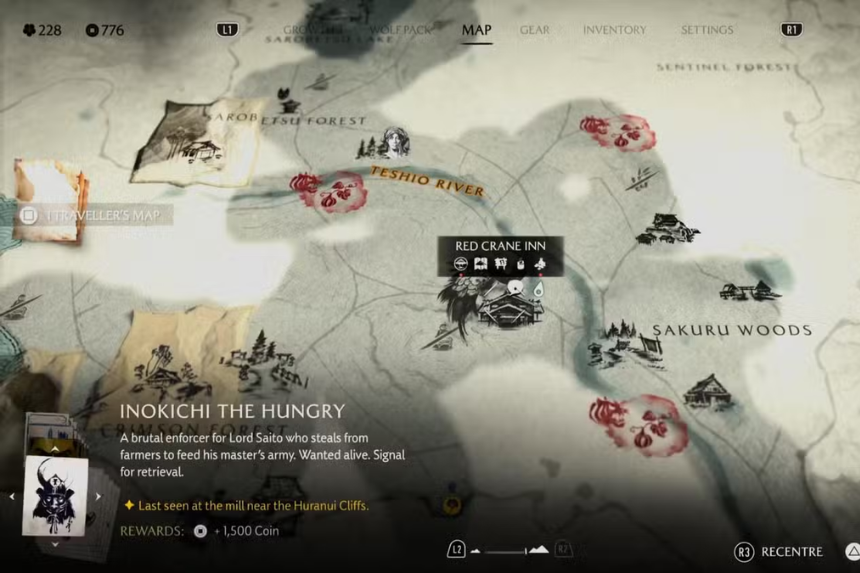Select the red marker below Sentinel Forest
Image resolution: width=860 pixels, height=573 pixels.
point(617,131)
